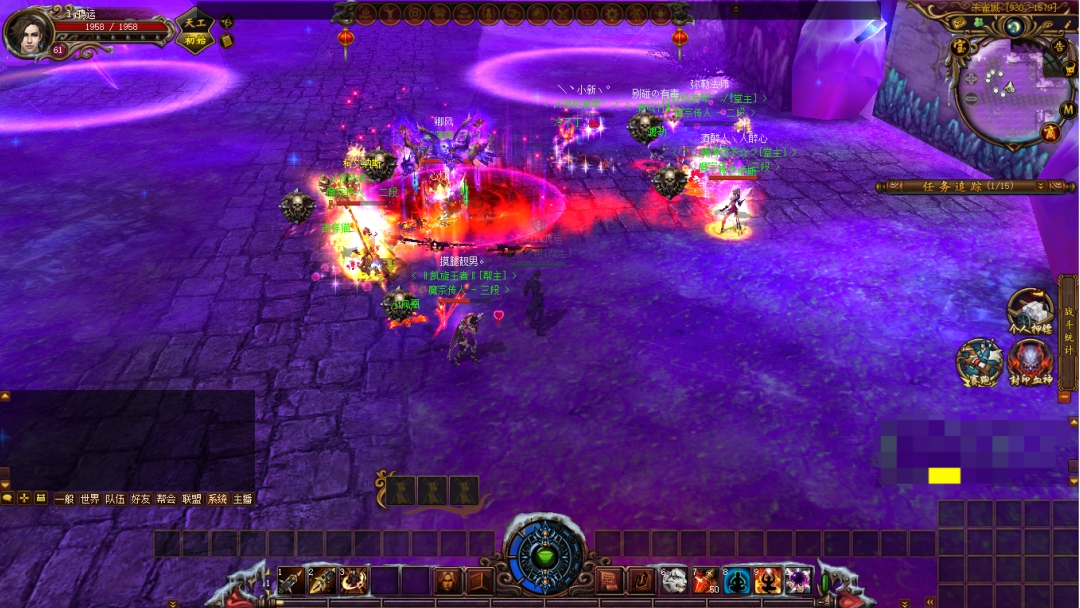Viewport: 1080px width, 608px height.
Task: Activate the blue meditation skill in slot 8
Action: click(738, 581)
